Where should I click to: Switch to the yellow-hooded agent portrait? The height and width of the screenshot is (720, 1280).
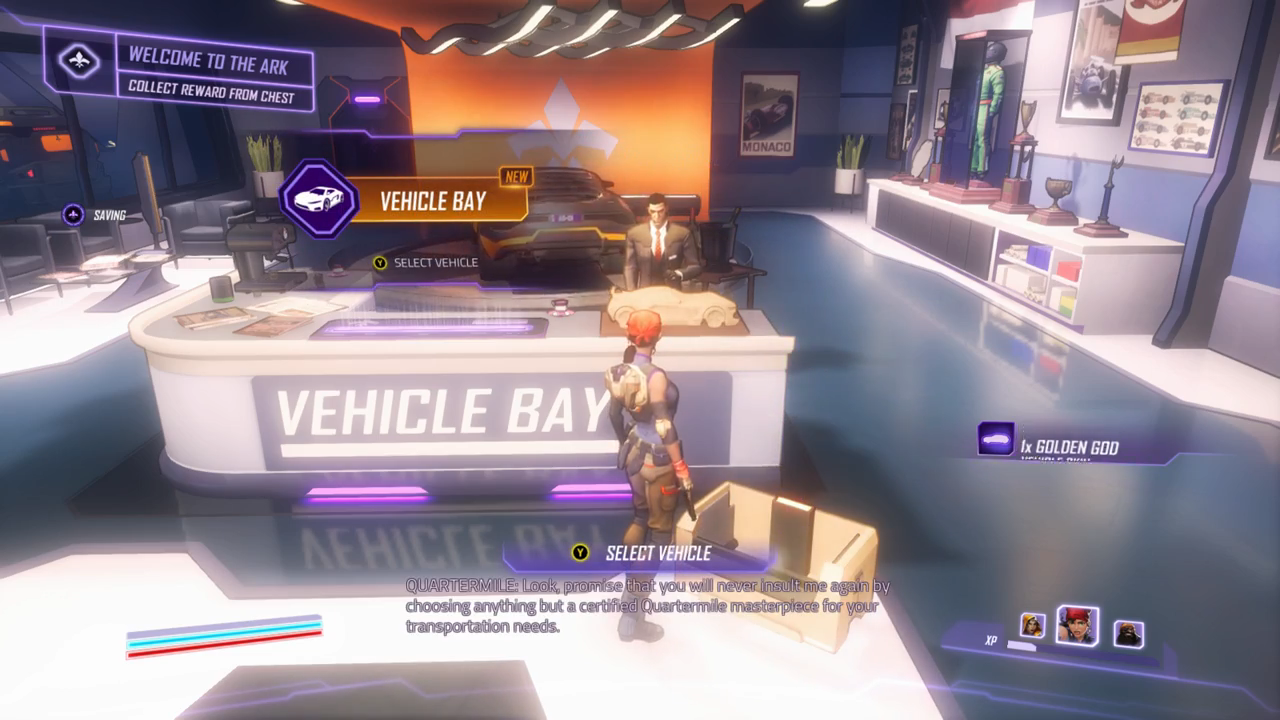tap(1033, 626)
